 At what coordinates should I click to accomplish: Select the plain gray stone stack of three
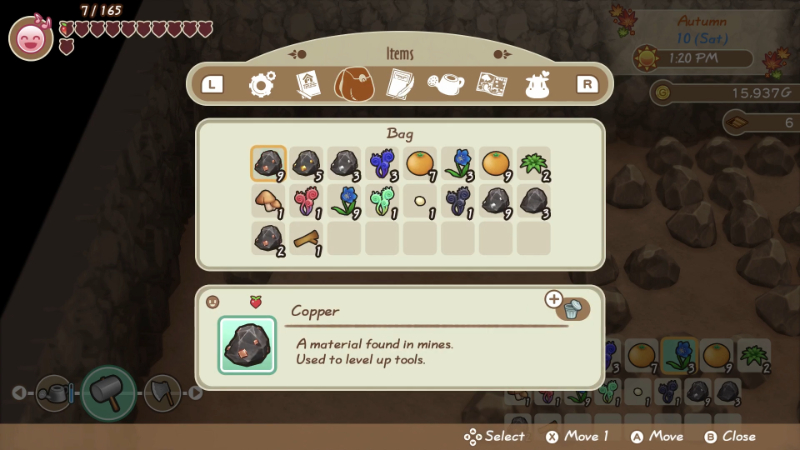click(534, 201)
